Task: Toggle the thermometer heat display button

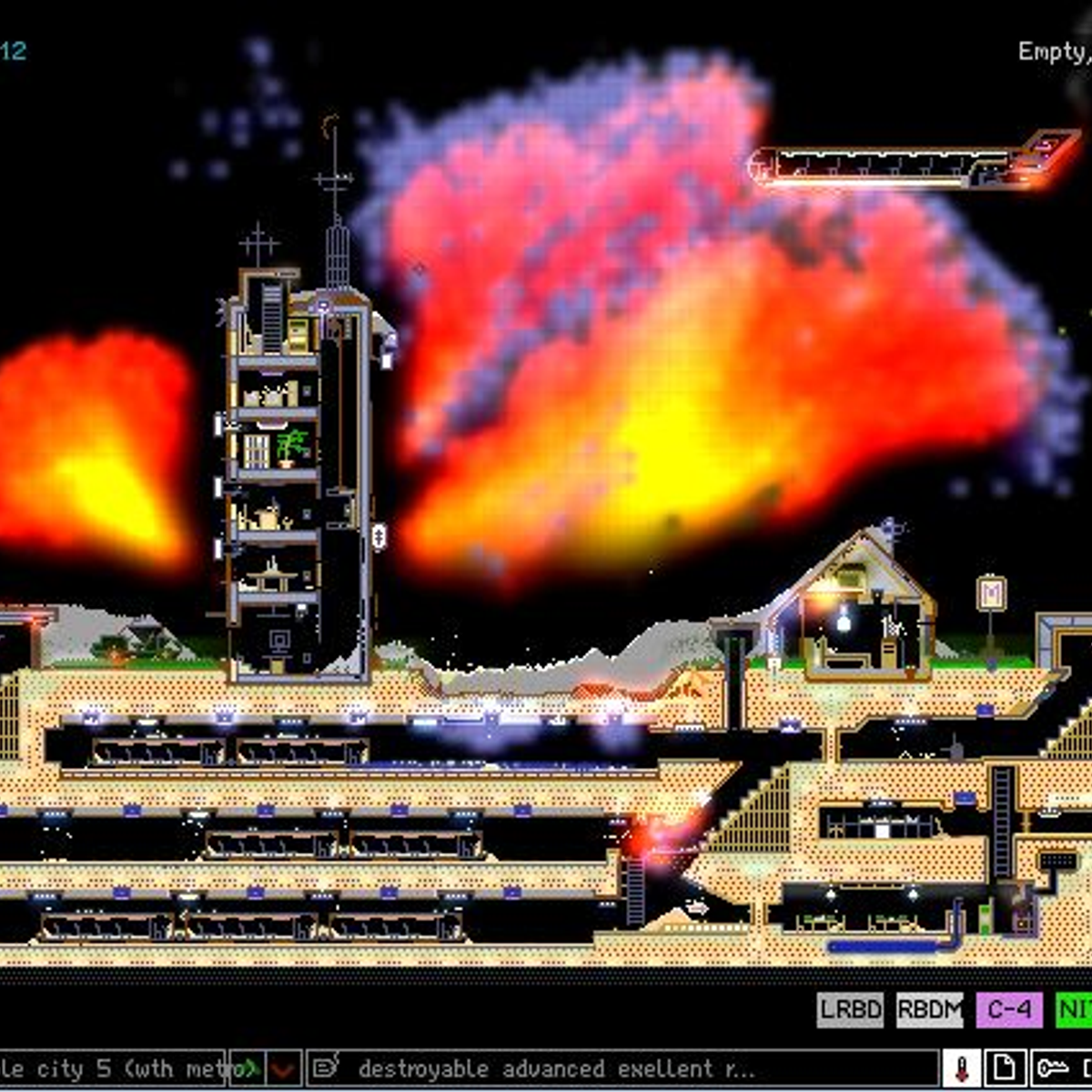Action: [x=962, y=1068]
